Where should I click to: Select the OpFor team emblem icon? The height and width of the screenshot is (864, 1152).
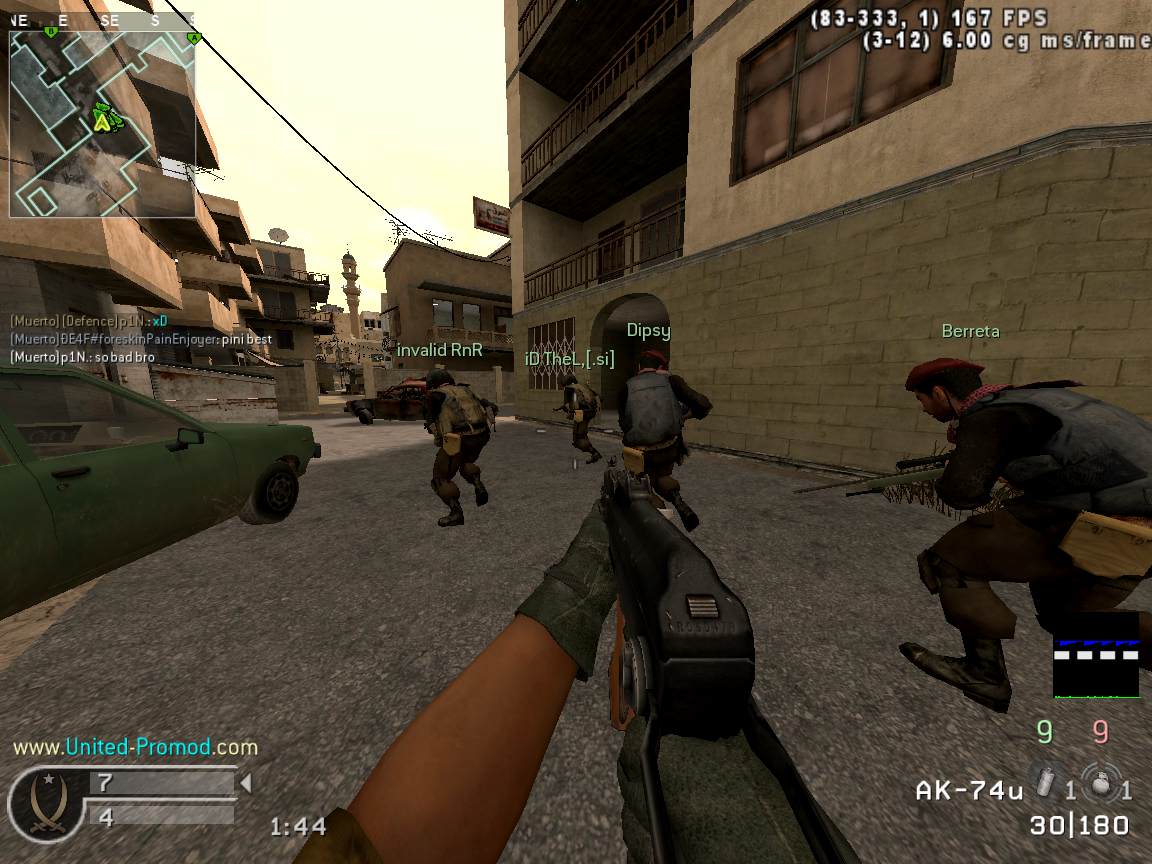tap(44, 802)
